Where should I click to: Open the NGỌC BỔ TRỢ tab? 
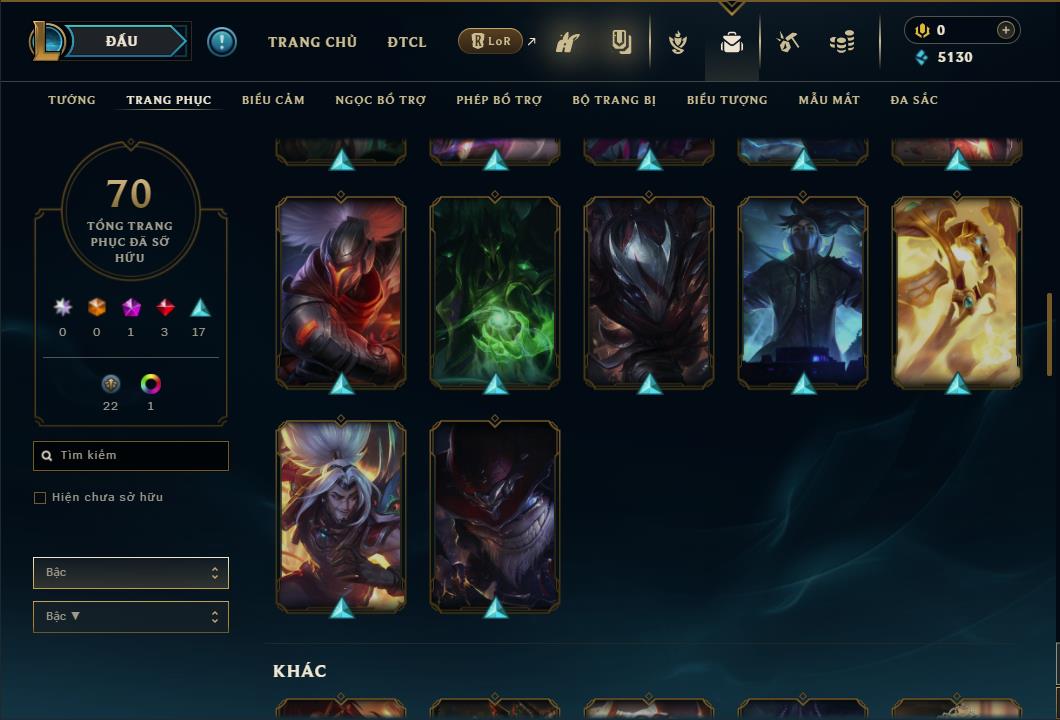click(380, 100)
